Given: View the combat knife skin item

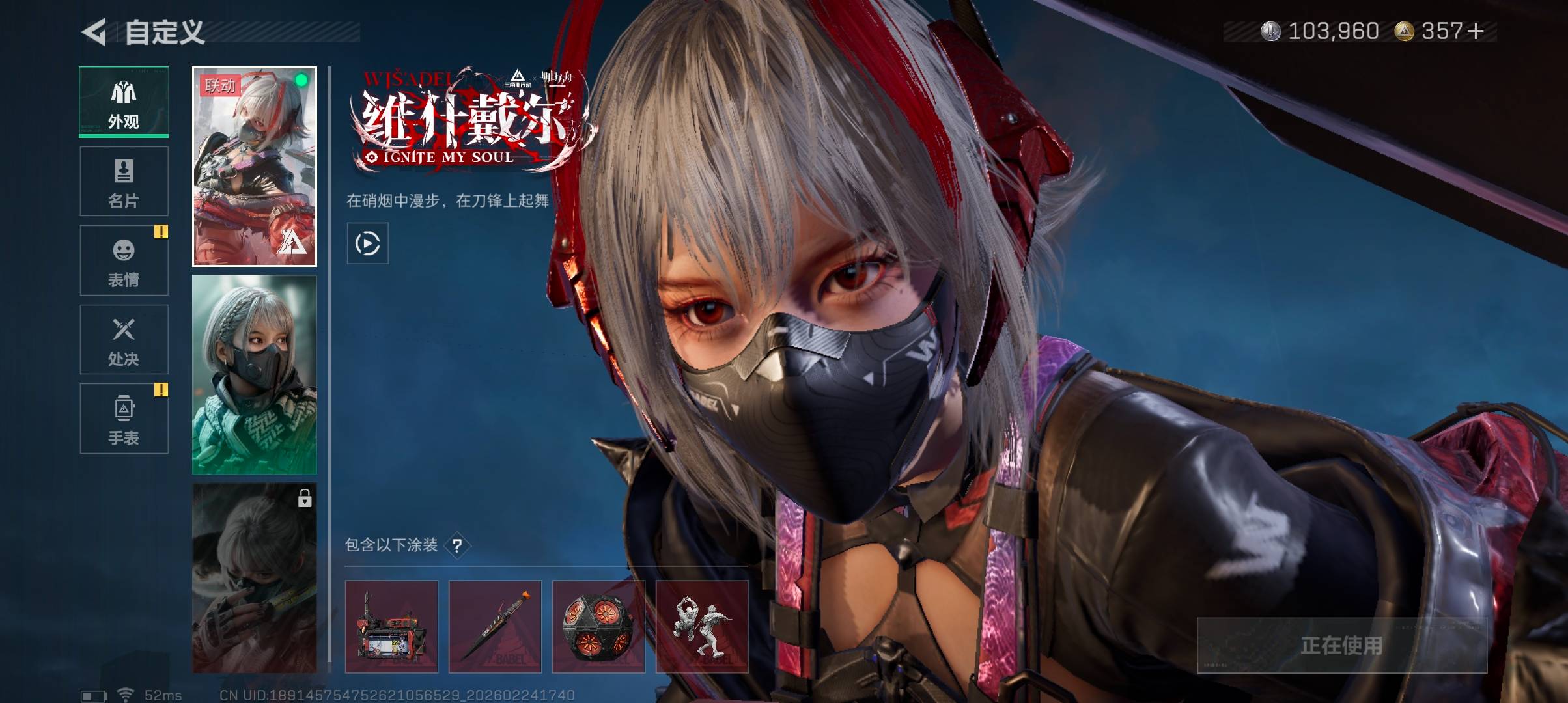Looking at the screenshot, I should tap(495, 627).
